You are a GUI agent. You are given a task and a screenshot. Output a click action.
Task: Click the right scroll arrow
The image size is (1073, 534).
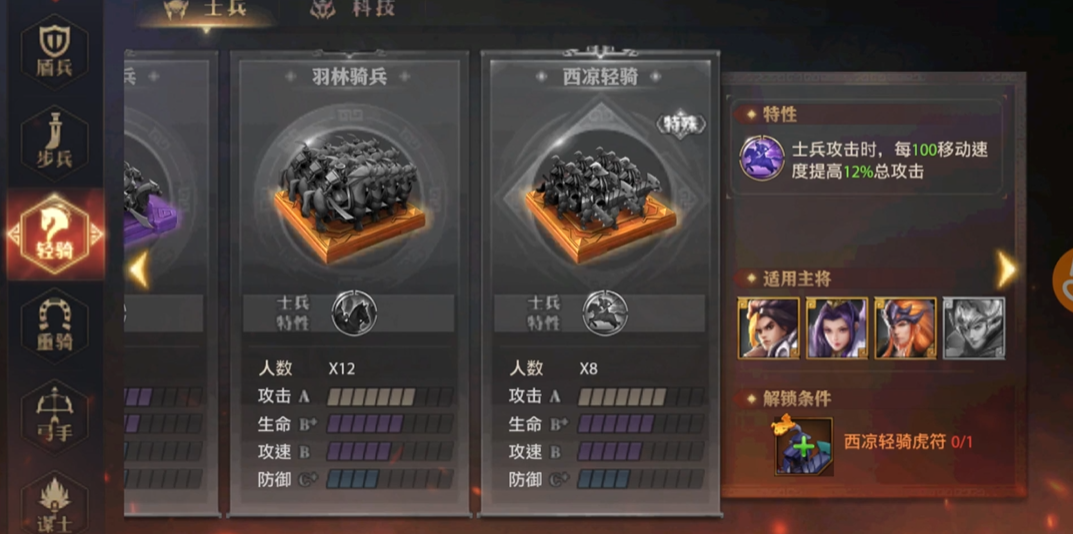click(x=1006, y=269)
